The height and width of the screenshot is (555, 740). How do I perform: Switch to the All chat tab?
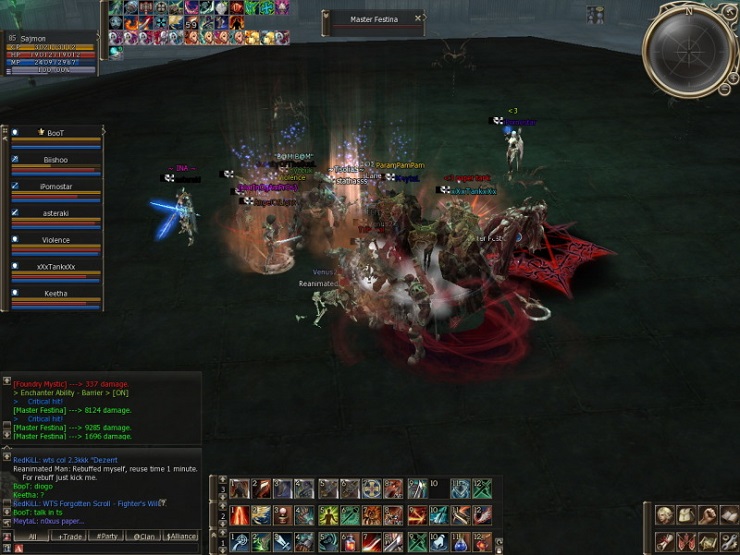(32, 536)
